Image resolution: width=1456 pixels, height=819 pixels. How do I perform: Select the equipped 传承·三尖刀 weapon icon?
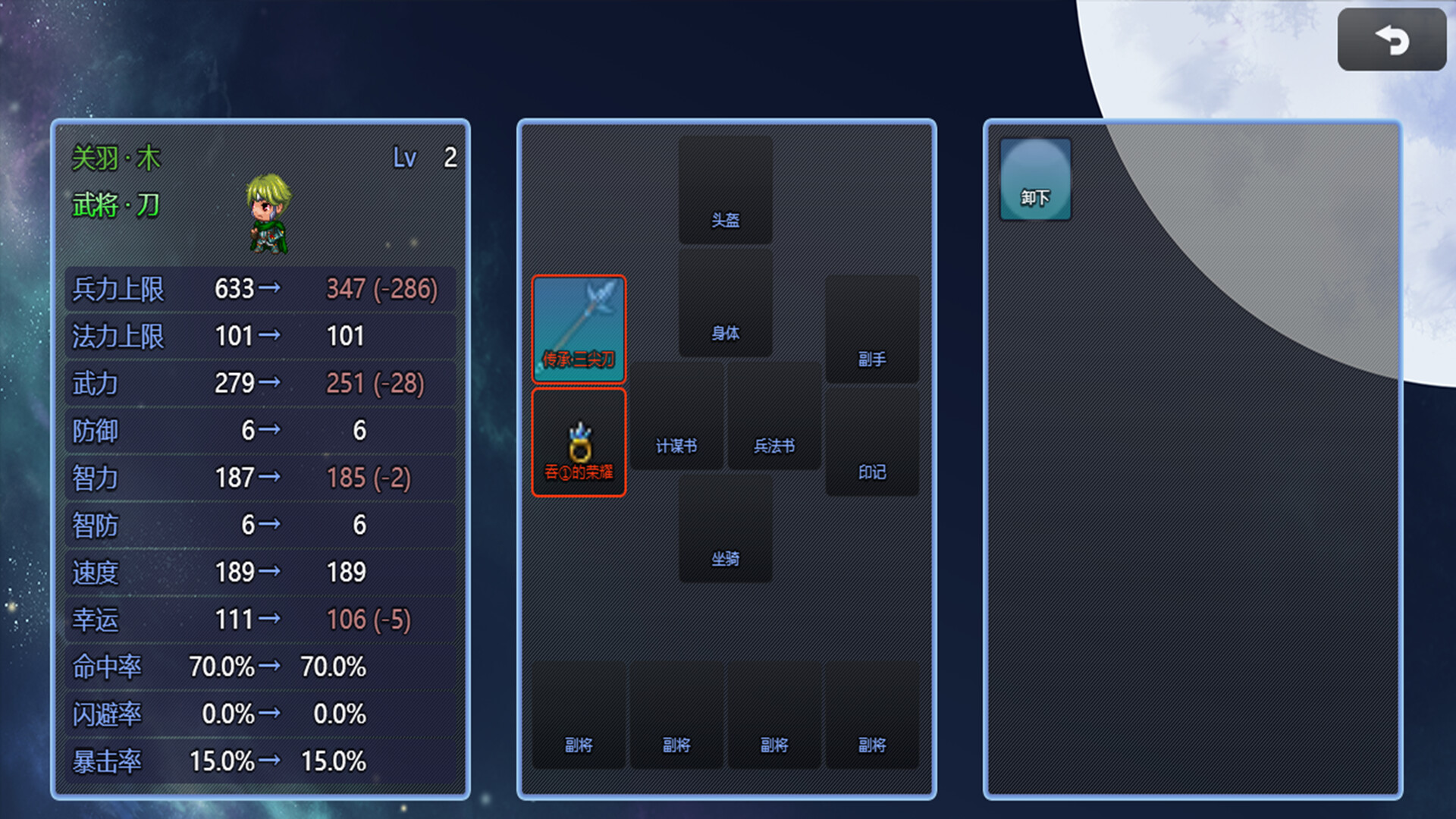click(579, 329)
